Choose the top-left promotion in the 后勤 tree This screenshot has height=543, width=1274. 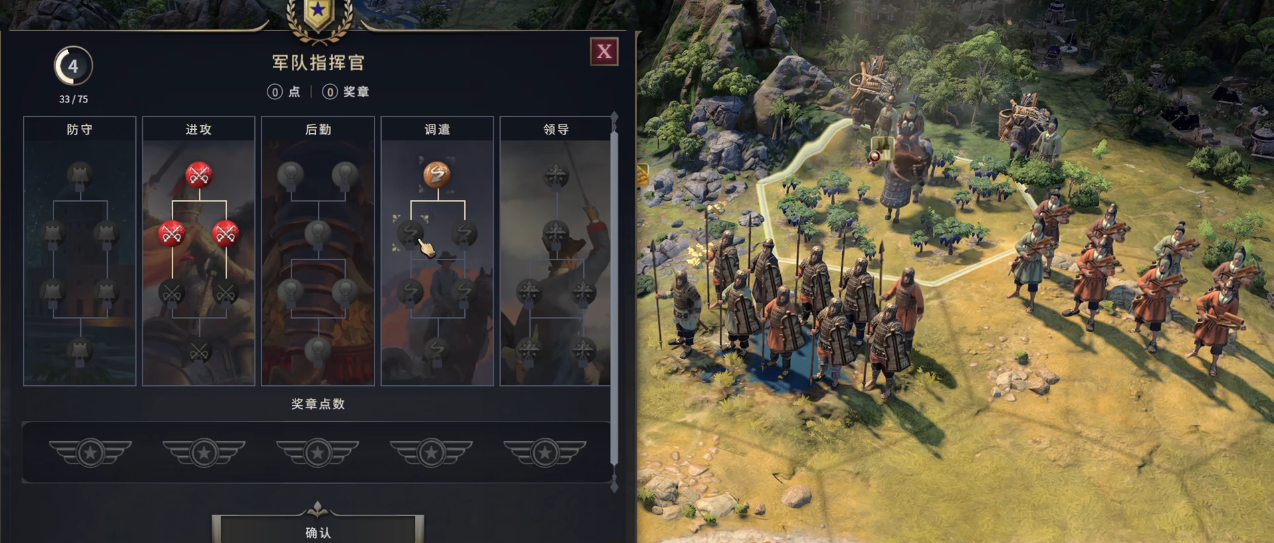point(290,175)
